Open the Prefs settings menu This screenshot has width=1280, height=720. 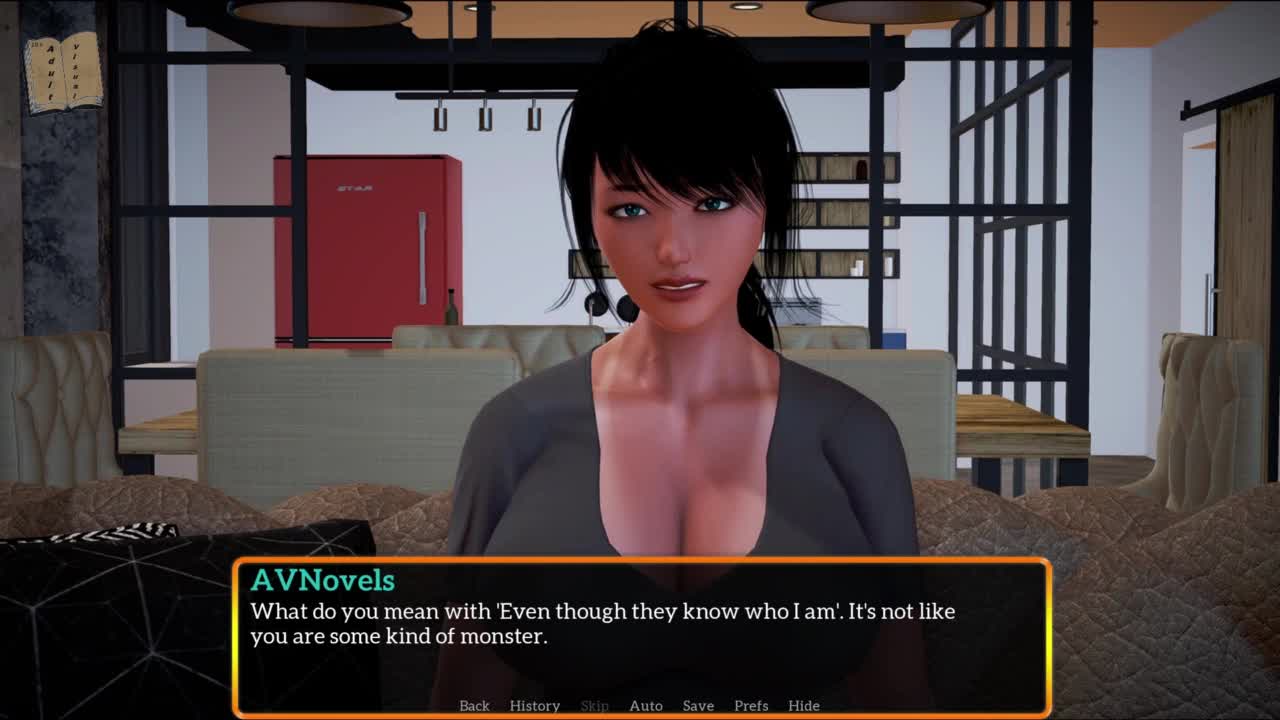pyautogui.click(x=751, y=705)
